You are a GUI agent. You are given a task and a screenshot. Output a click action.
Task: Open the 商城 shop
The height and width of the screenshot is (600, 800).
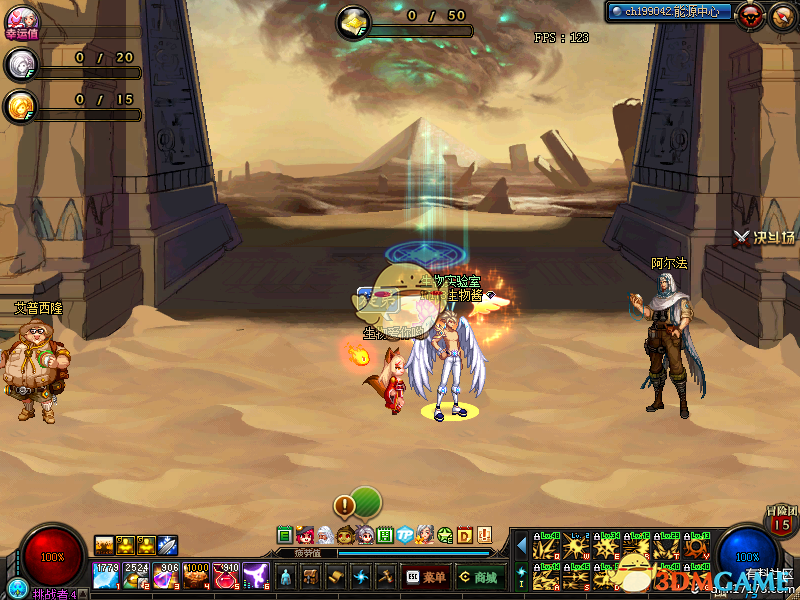(x=479, y=576)
